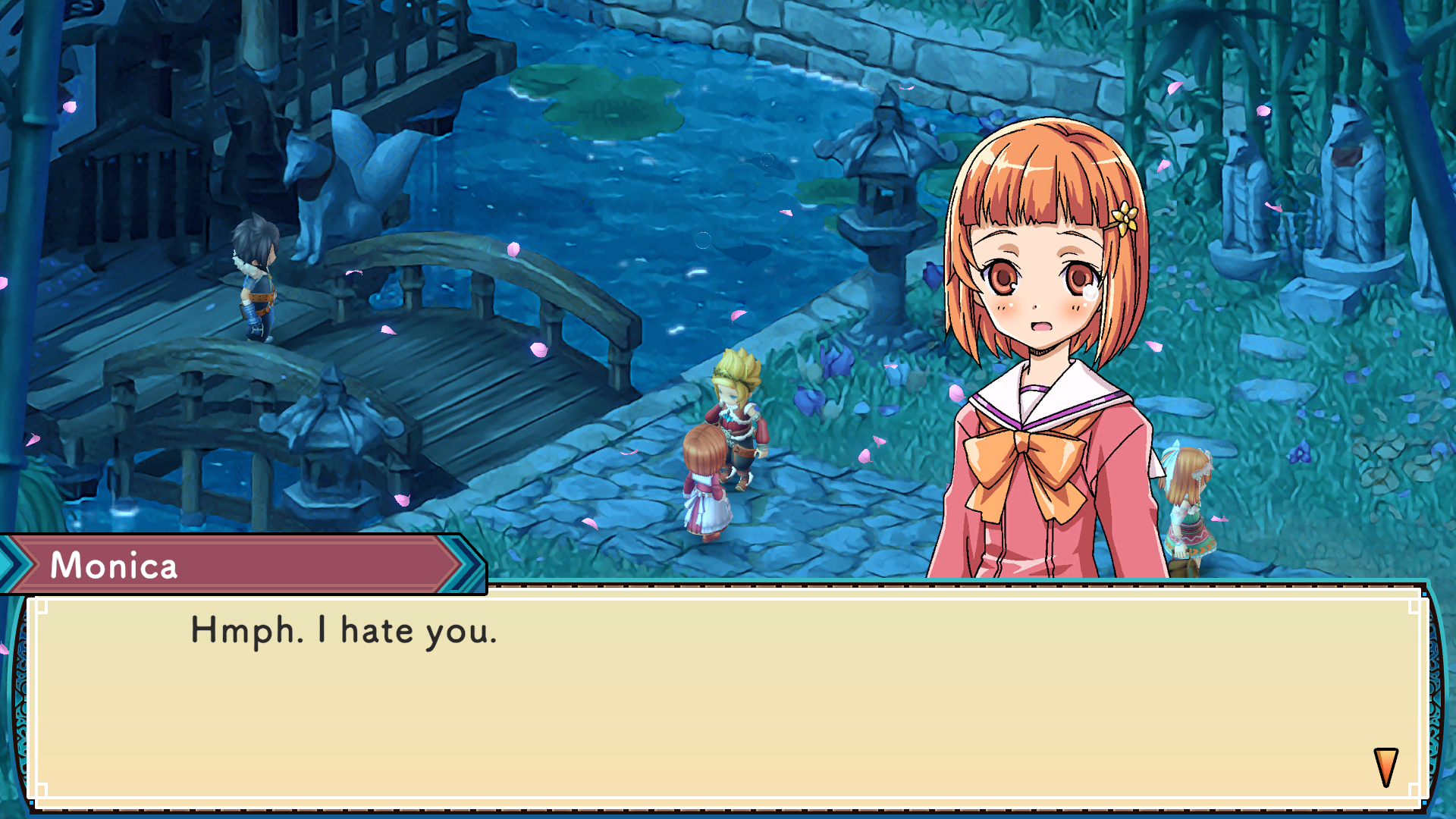Continue Monica's dialogue text box

[728, 698]
